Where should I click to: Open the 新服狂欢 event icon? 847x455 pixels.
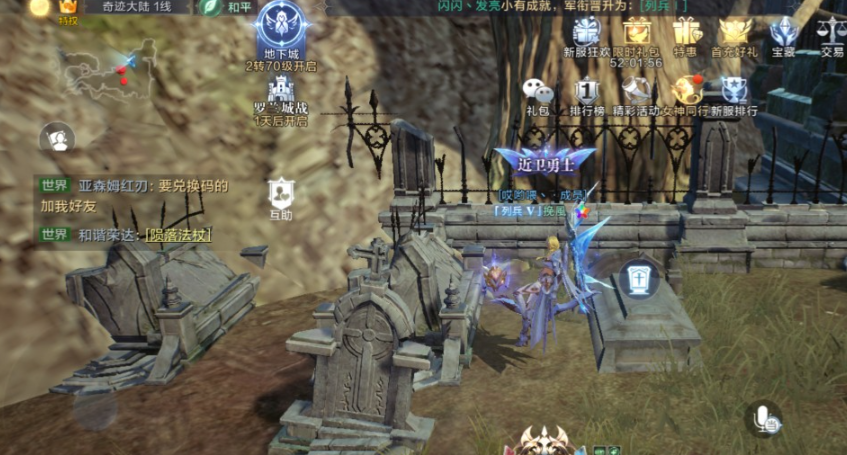click(x=587, y=33)
